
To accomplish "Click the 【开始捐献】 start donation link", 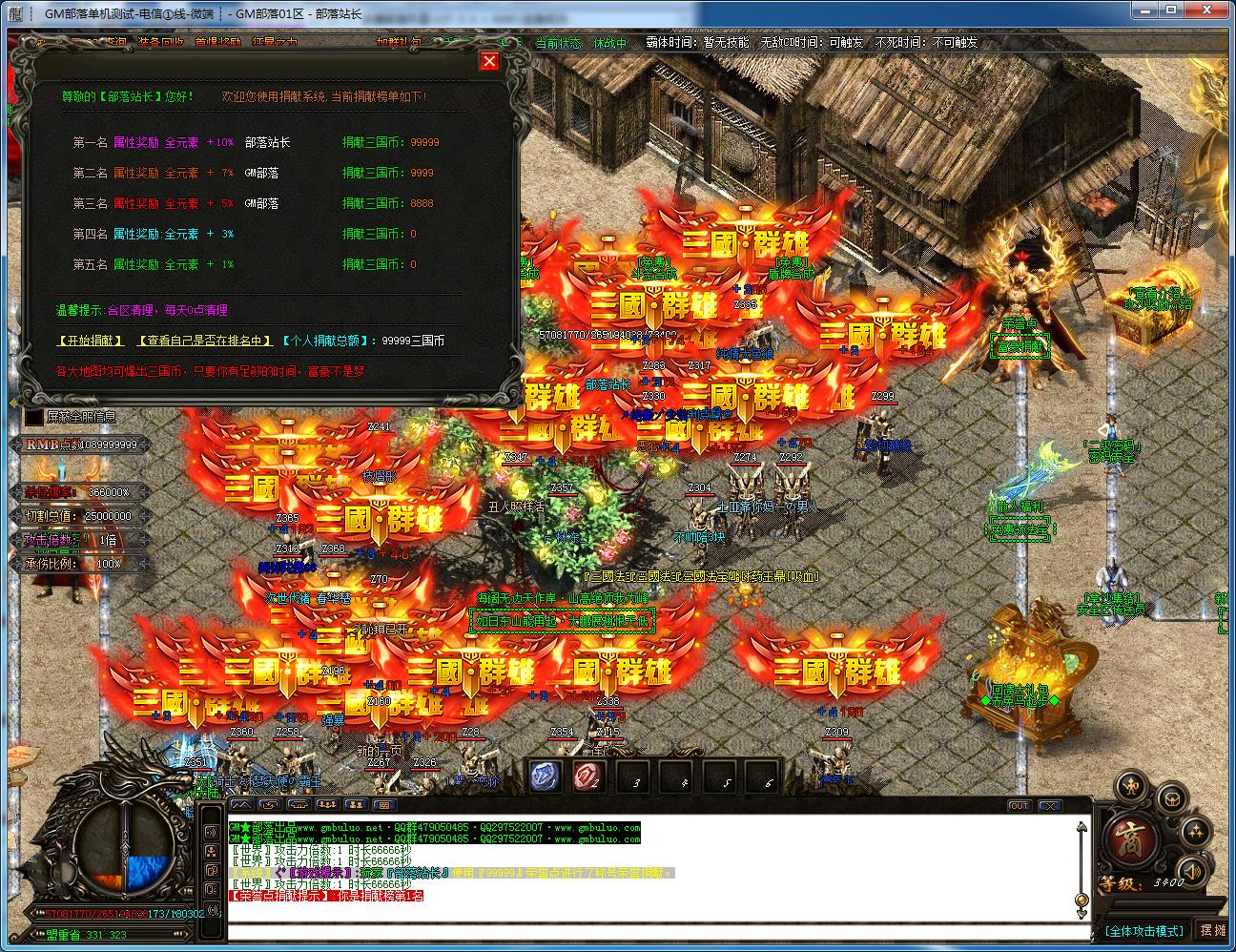I will click(91, 341).
